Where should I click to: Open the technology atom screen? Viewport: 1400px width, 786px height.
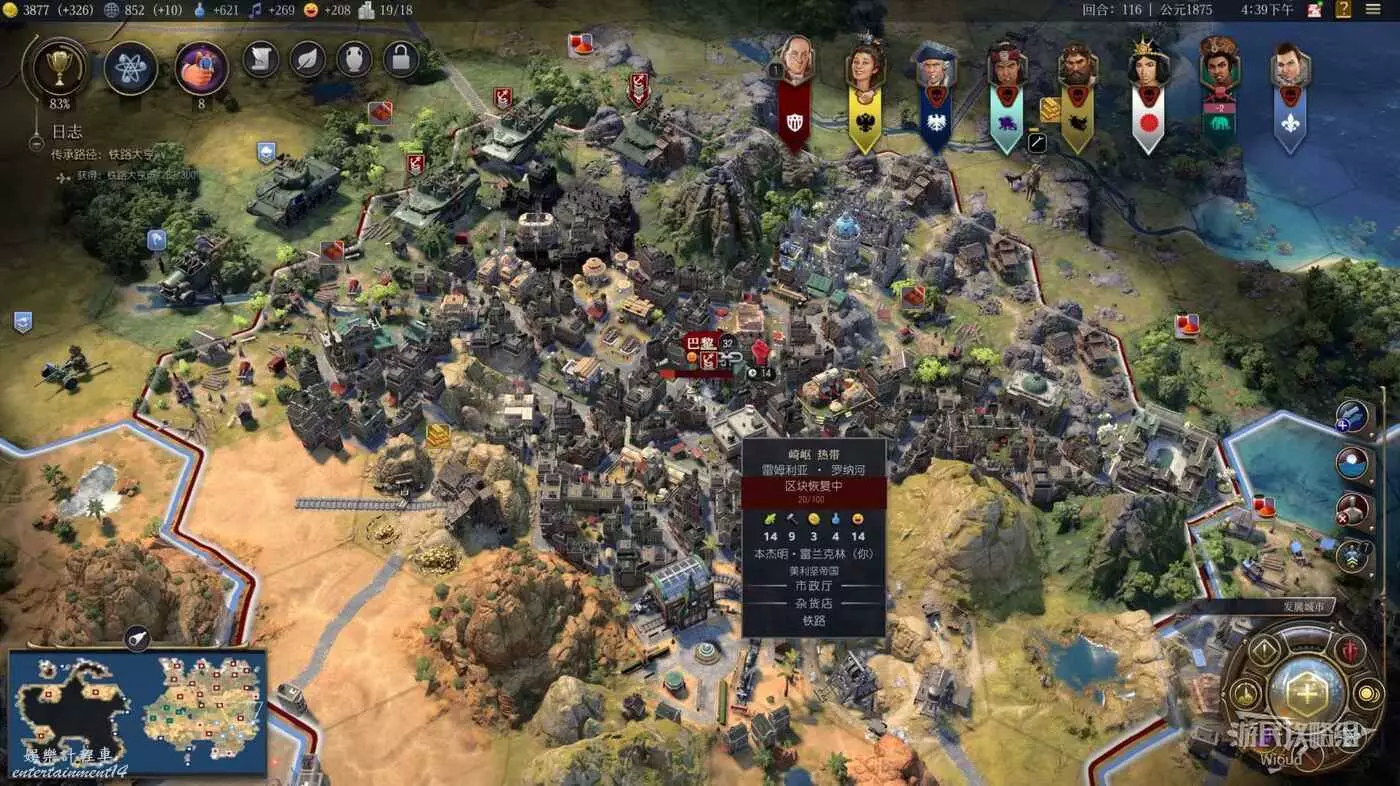tap(131, 68)
